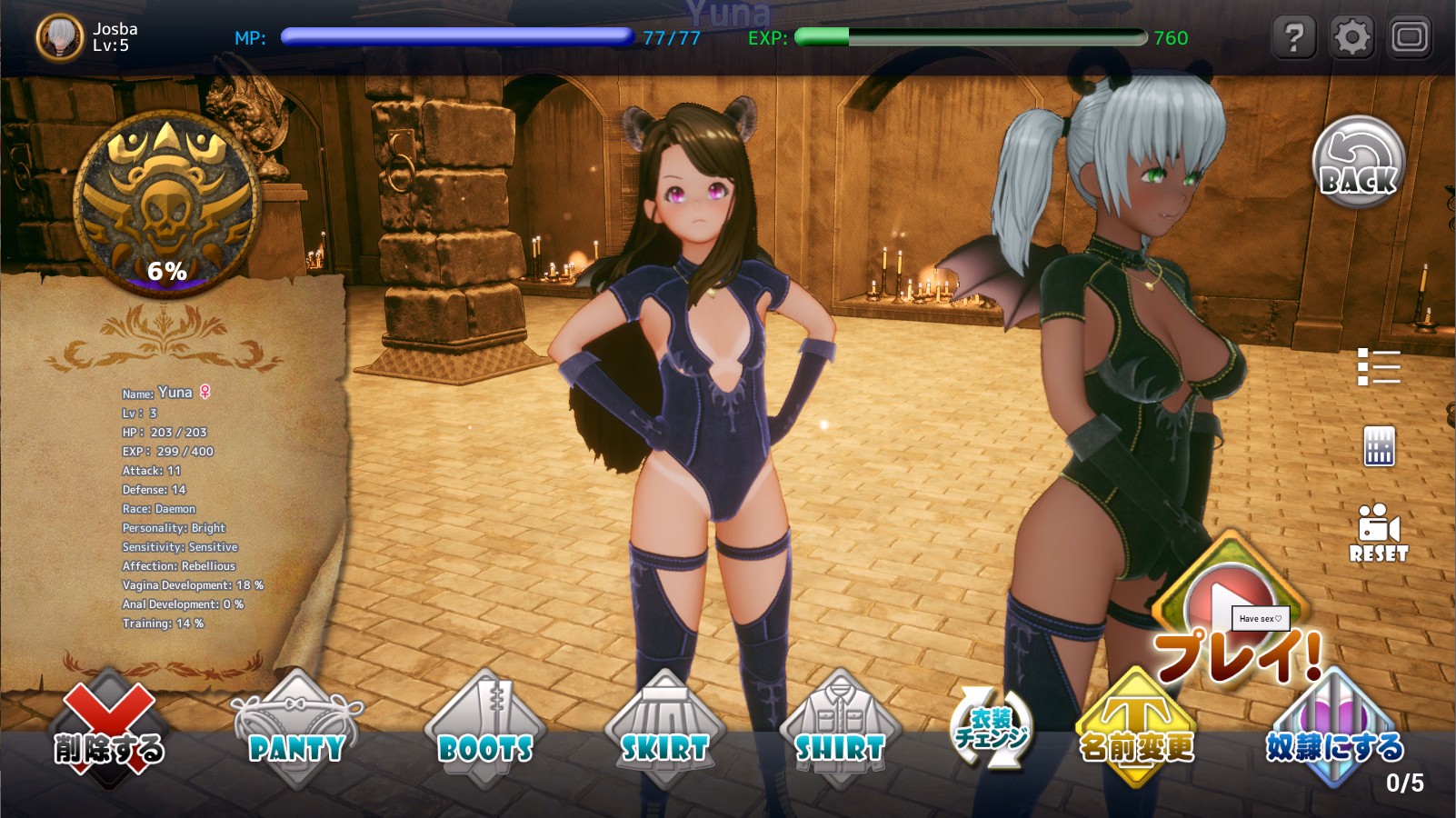Viewport: 1456px width, 818px height.
Task: Click the PANTY clothing button
Action: click(297, 733)
